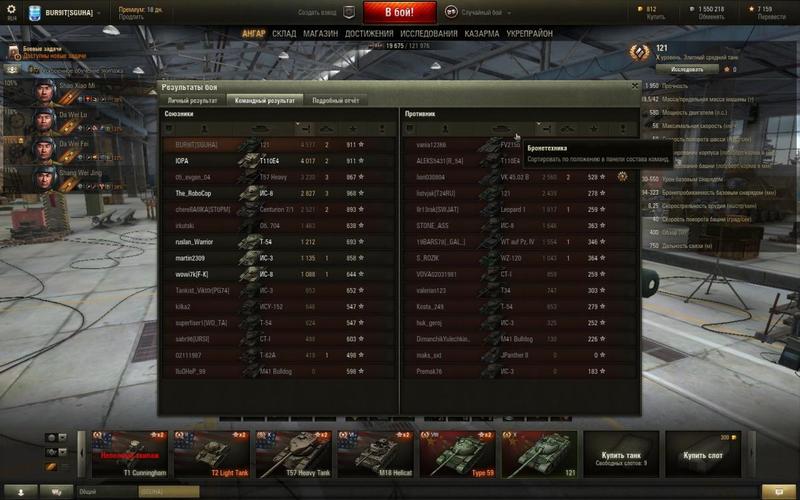Pick the M18 Hellcat from the tank carousel
The width and height of the screenshot is (800, 500).
(x=376, y=453)
